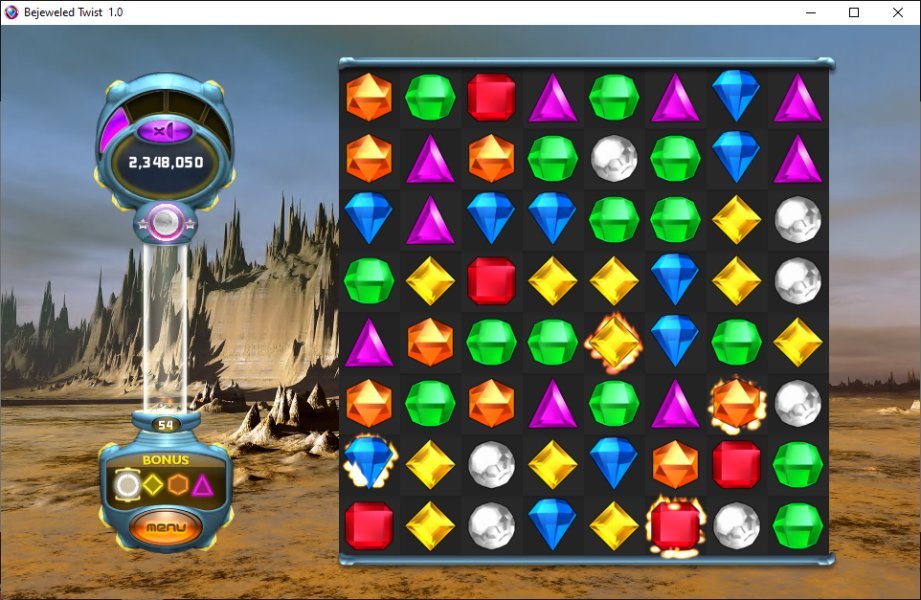Minimize the game window

click(809, 13)
